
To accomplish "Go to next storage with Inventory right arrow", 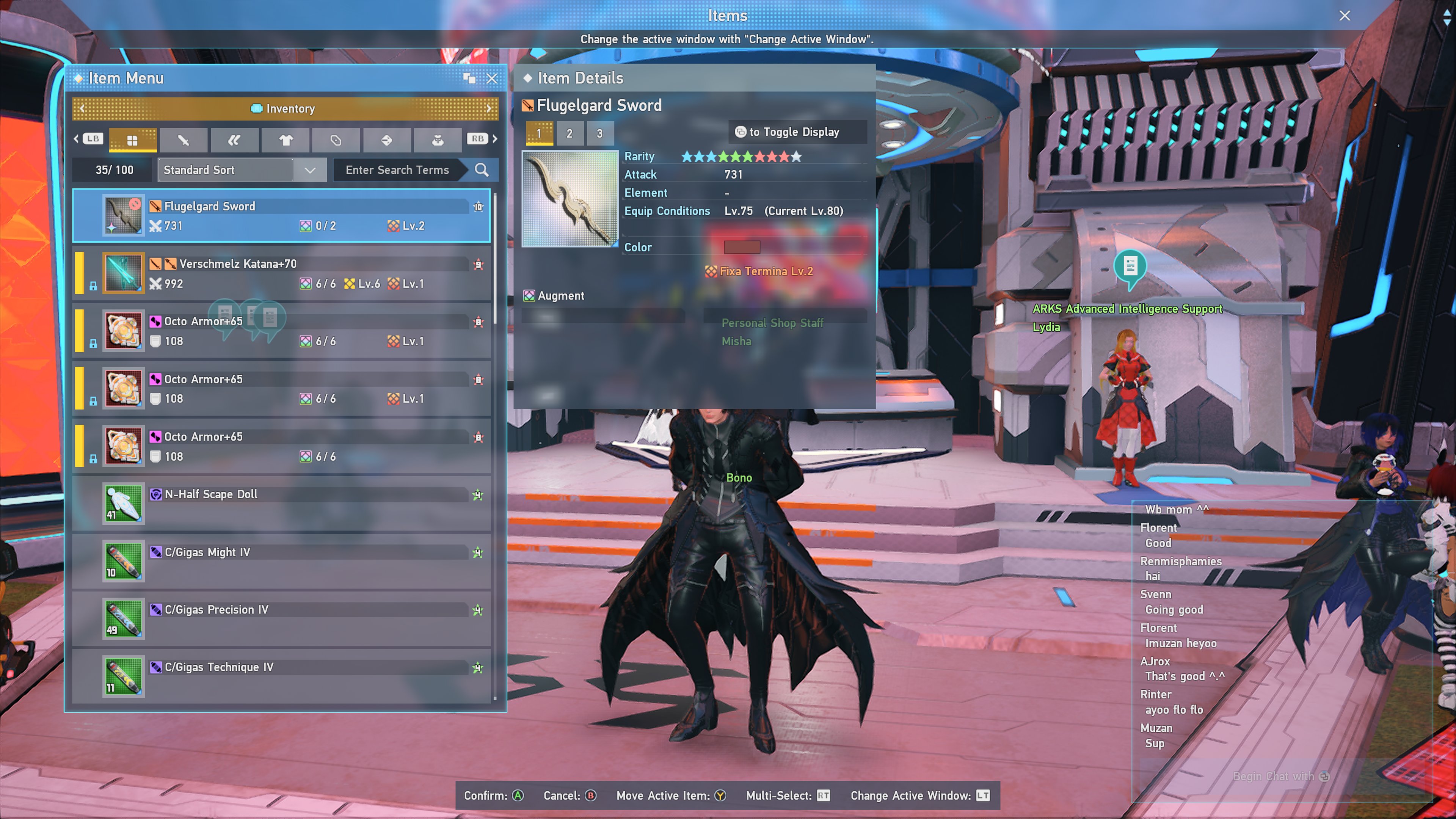I will pos(489,108).
